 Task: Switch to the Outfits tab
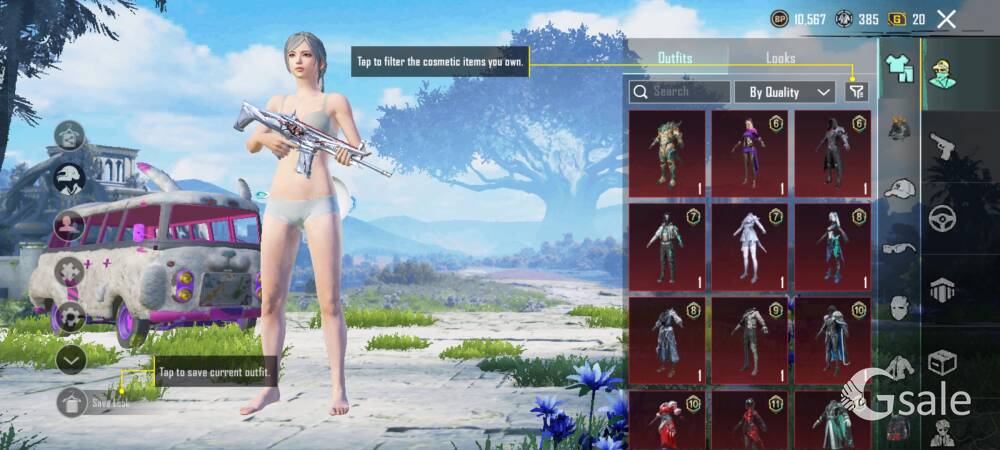tap(675, 58)
